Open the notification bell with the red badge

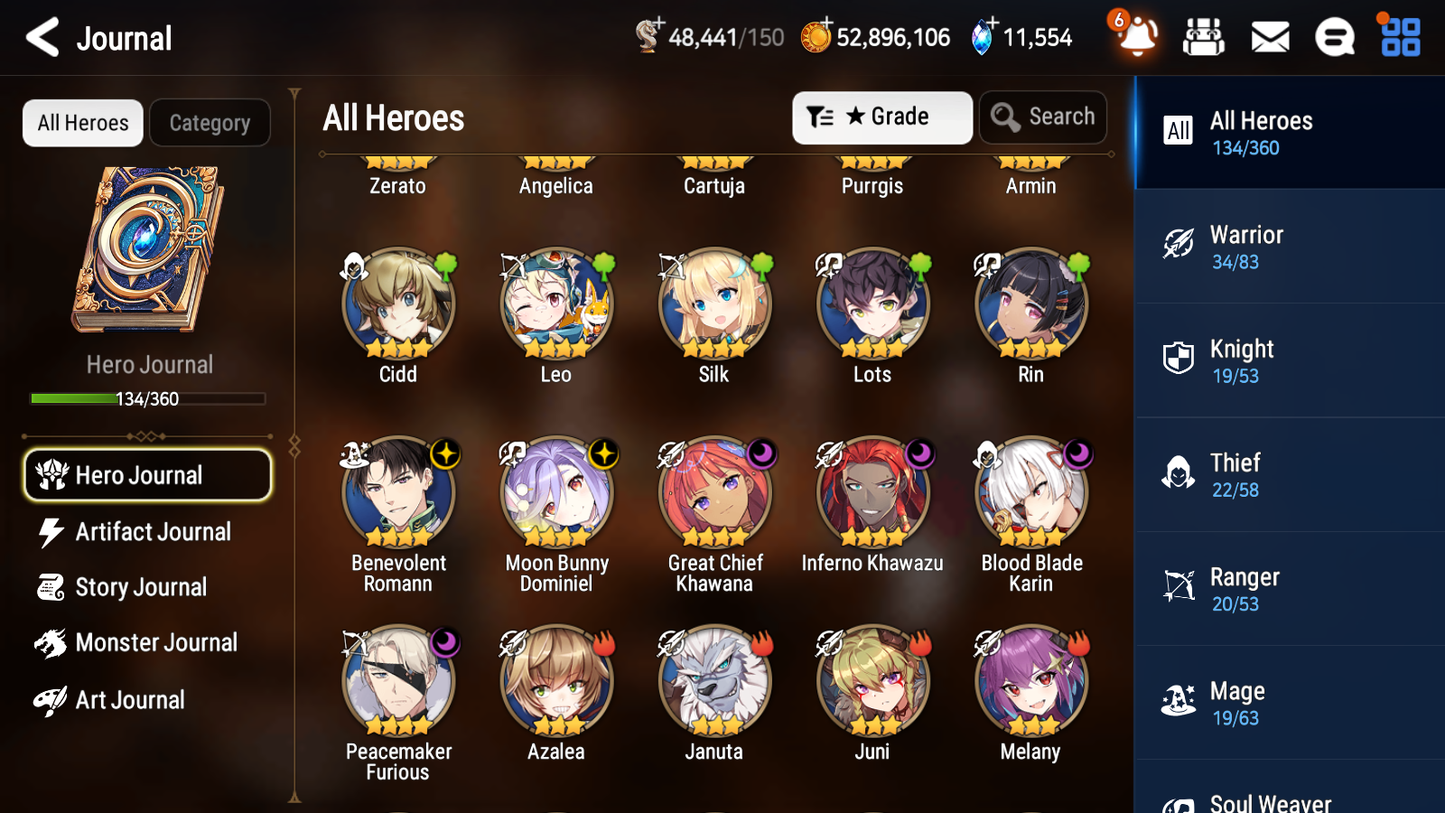click(1136, 36)
